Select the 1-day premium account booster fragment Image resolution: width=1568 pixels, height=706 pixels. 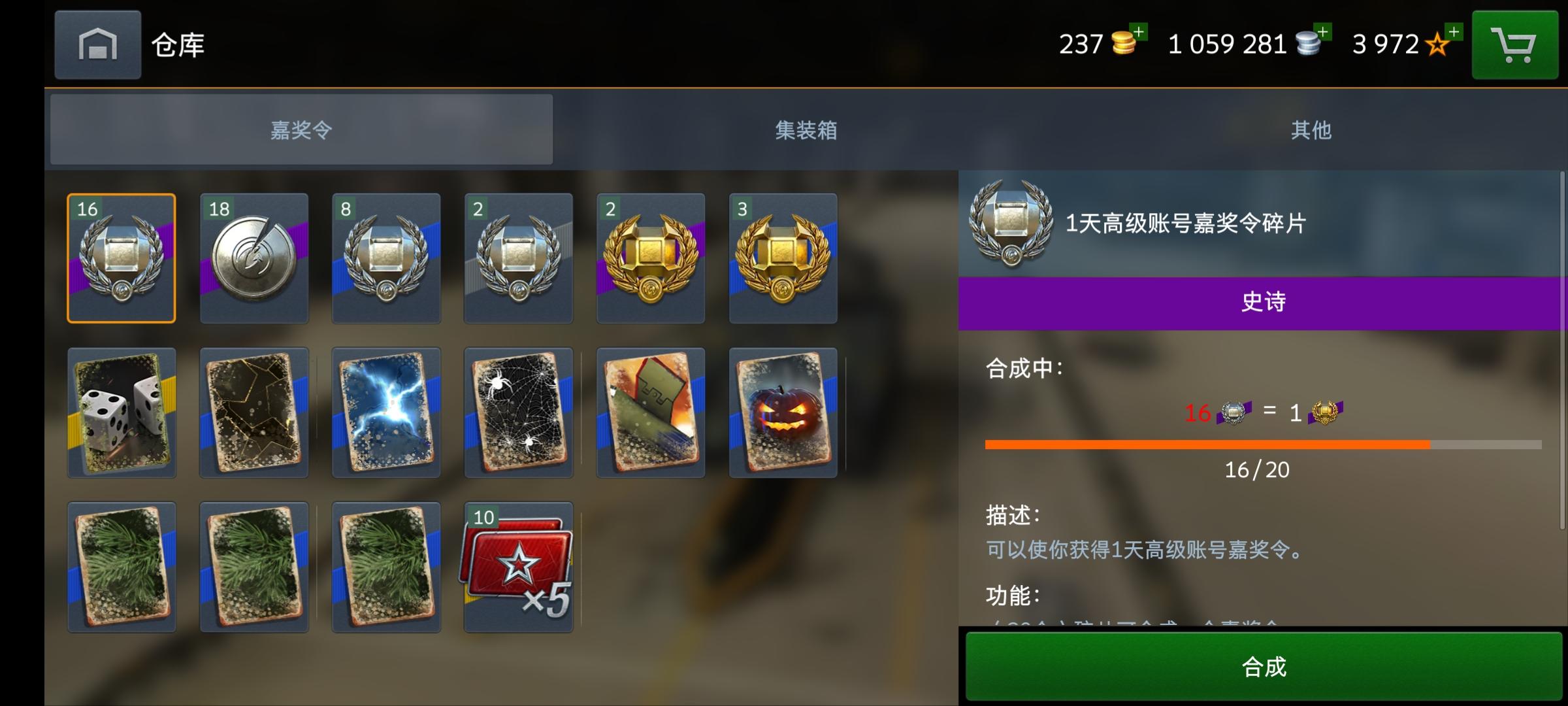pos(121,257)
